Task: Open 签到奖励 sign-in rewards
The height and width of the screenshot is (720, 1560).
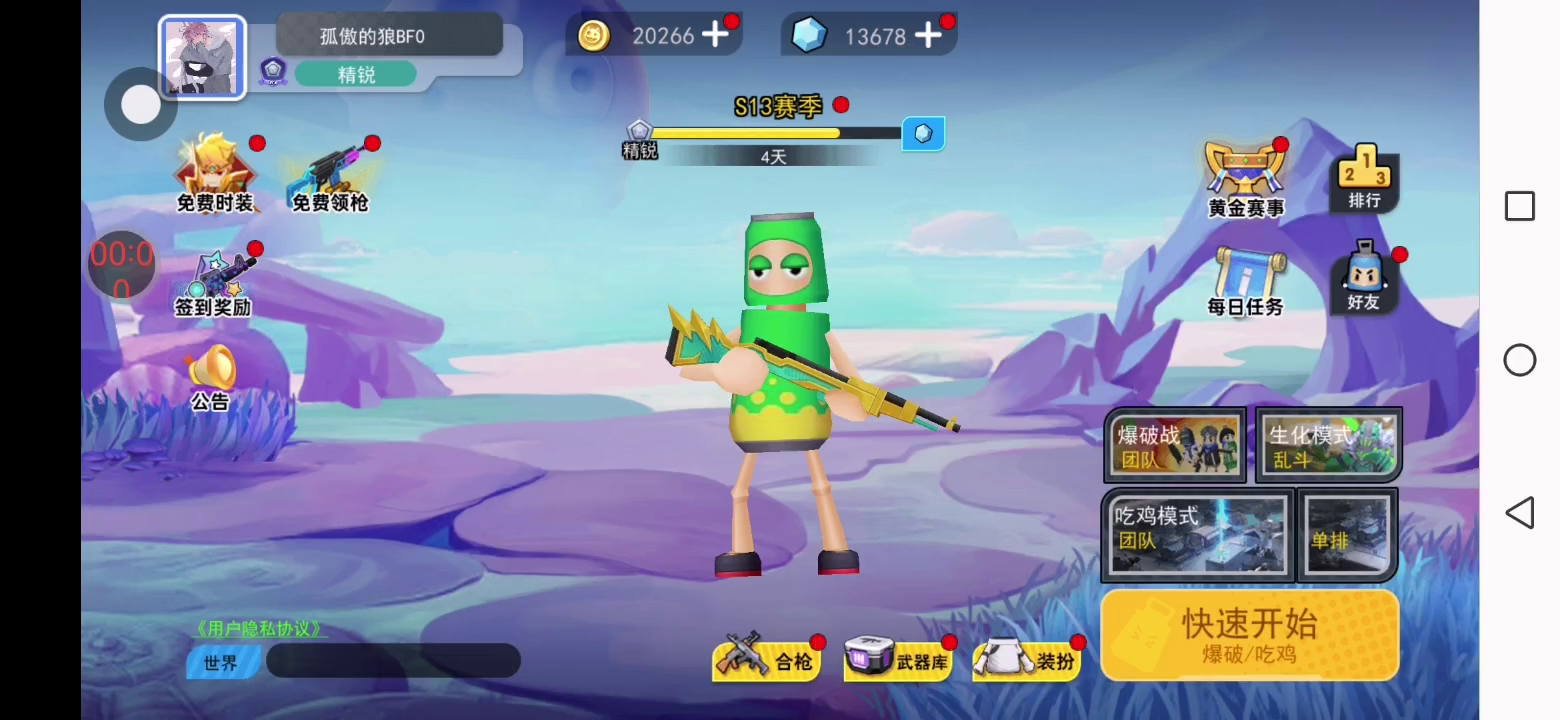Action: click(213, 283)
